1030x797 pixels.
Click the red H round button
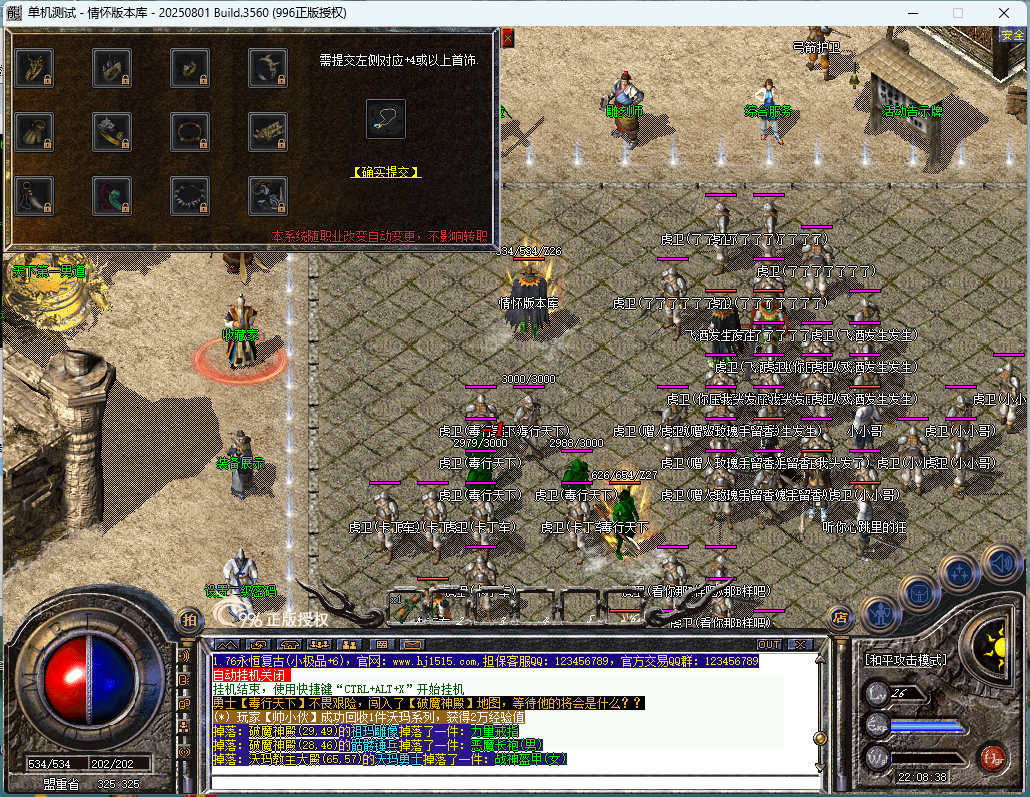click(x=992, y=757)
